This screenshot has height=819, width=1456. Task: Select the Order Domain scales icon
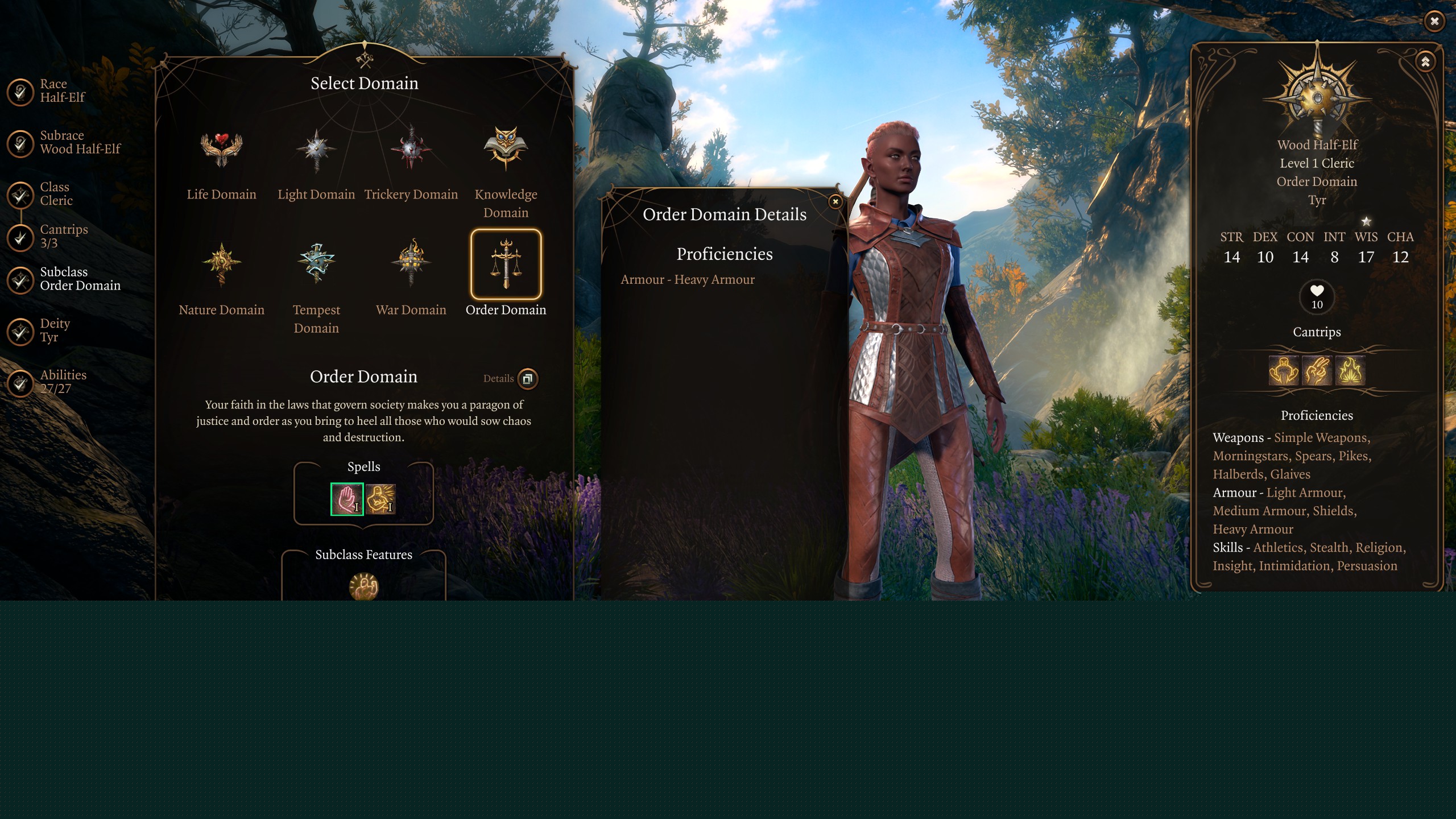506,264
